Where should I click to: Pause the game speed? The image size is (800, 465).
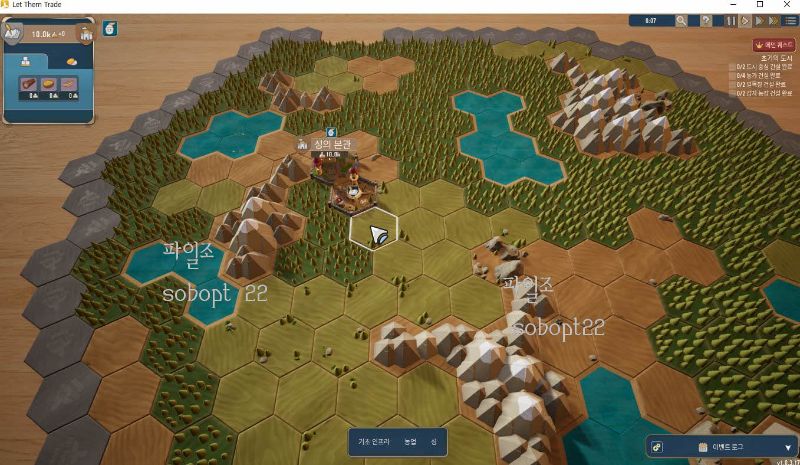point(731,20)
